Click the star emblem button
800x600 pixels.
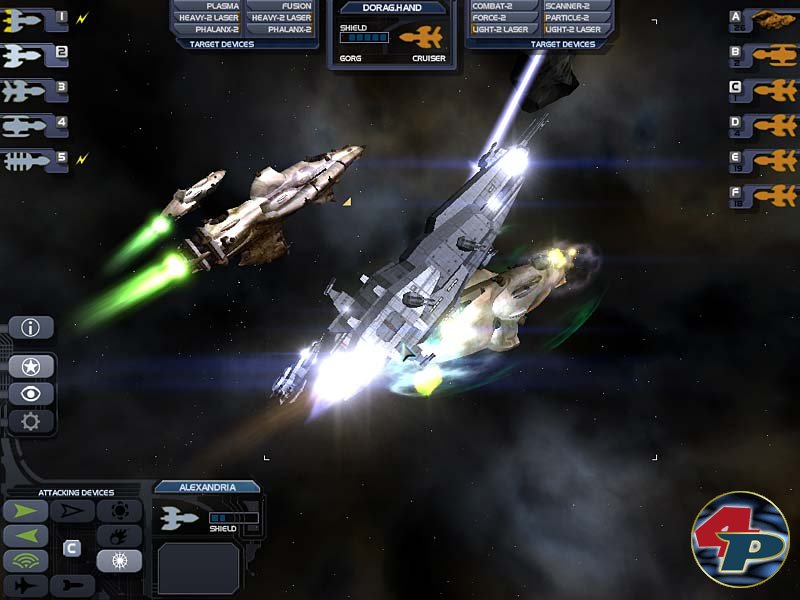point(31,366)
